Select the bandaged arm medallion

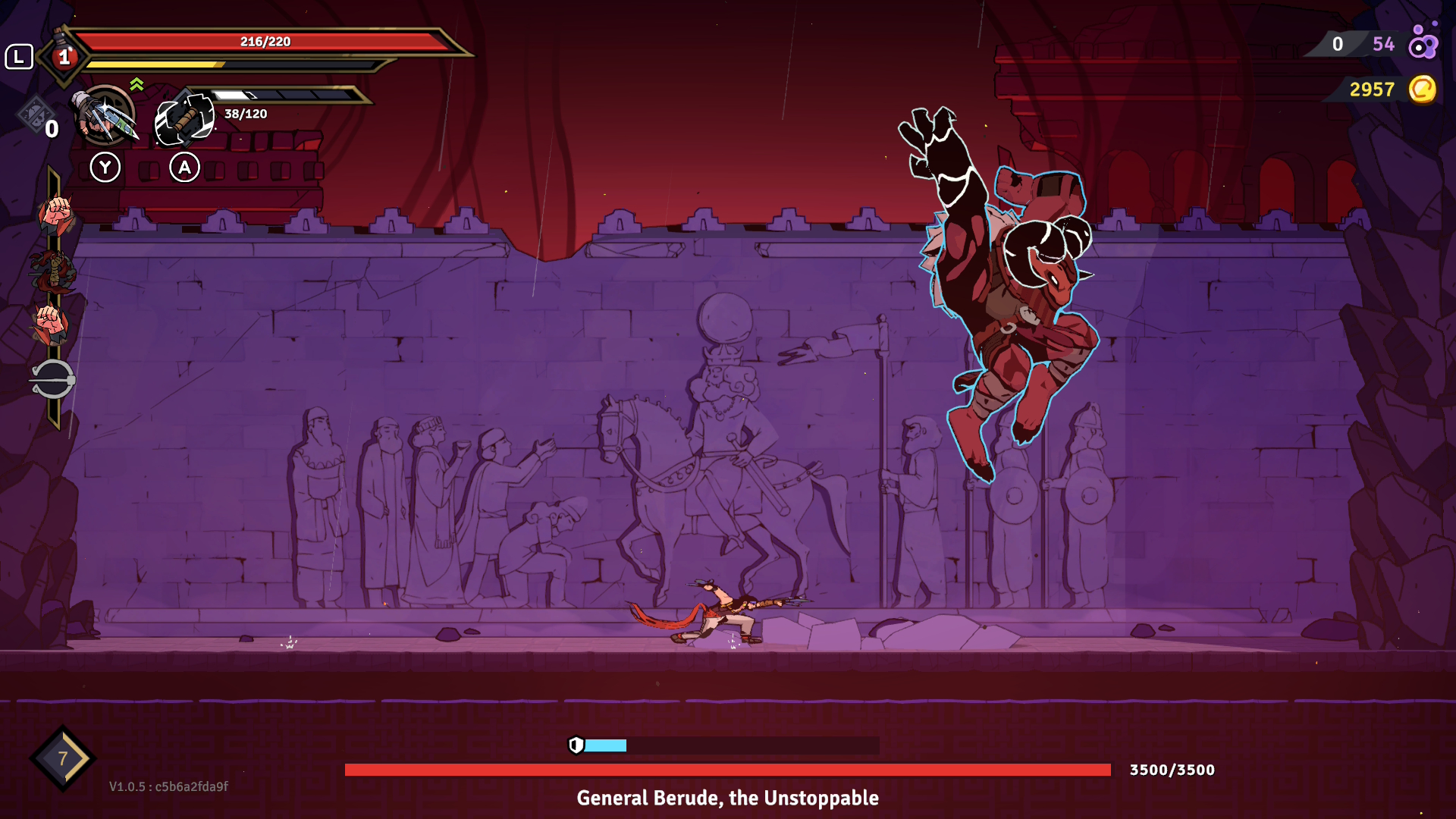pyautogui.click(x=53, y=271)
